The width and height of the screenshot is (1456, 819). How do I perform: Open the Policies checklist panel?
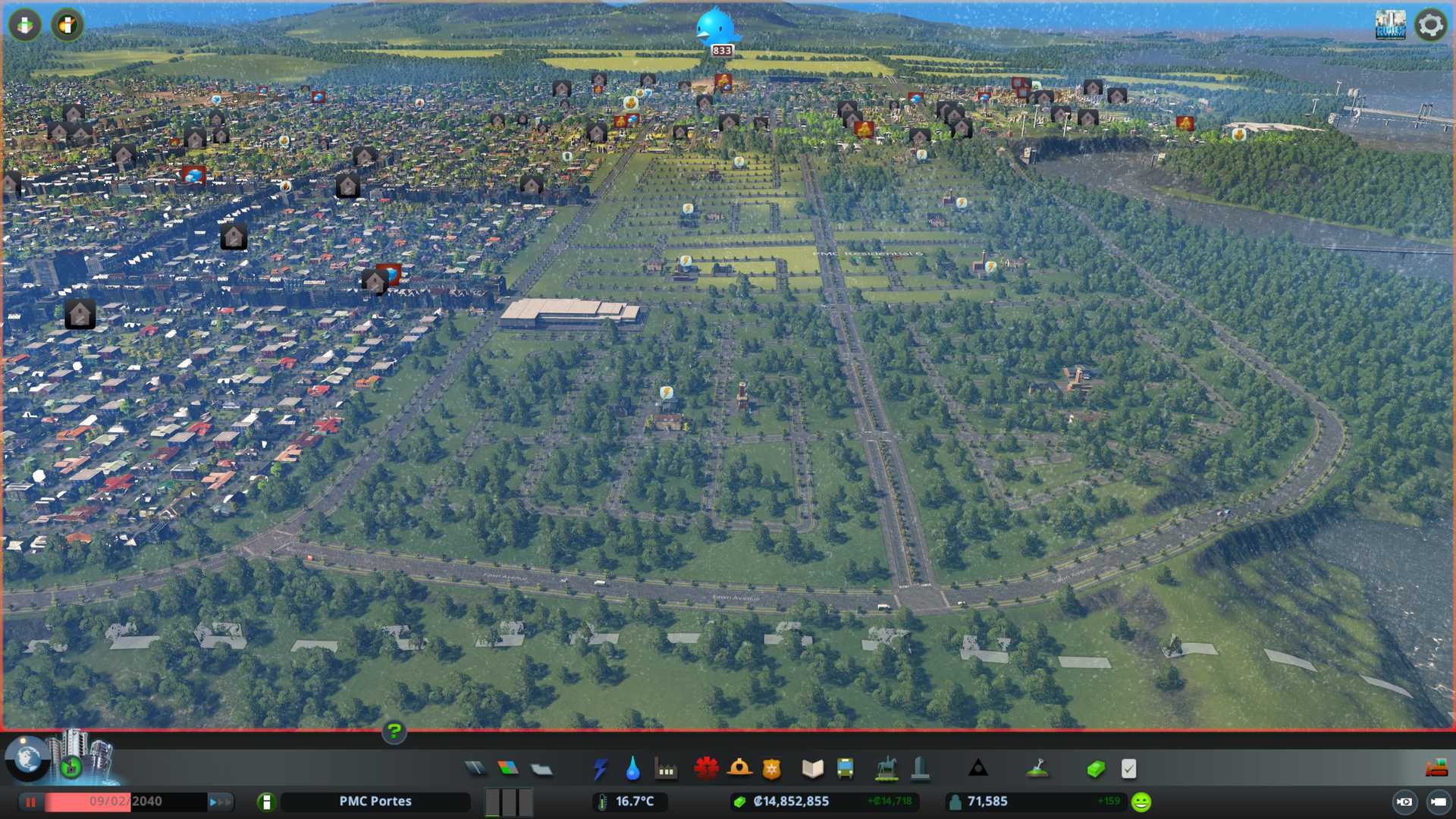coord(1128,769)
